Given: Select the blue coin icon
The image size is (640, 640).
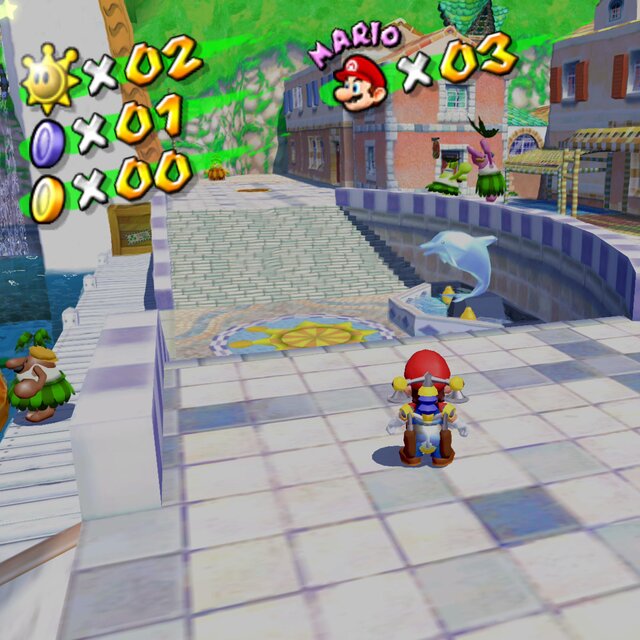Looking at the screenshot, I should (x=47, y=140).
